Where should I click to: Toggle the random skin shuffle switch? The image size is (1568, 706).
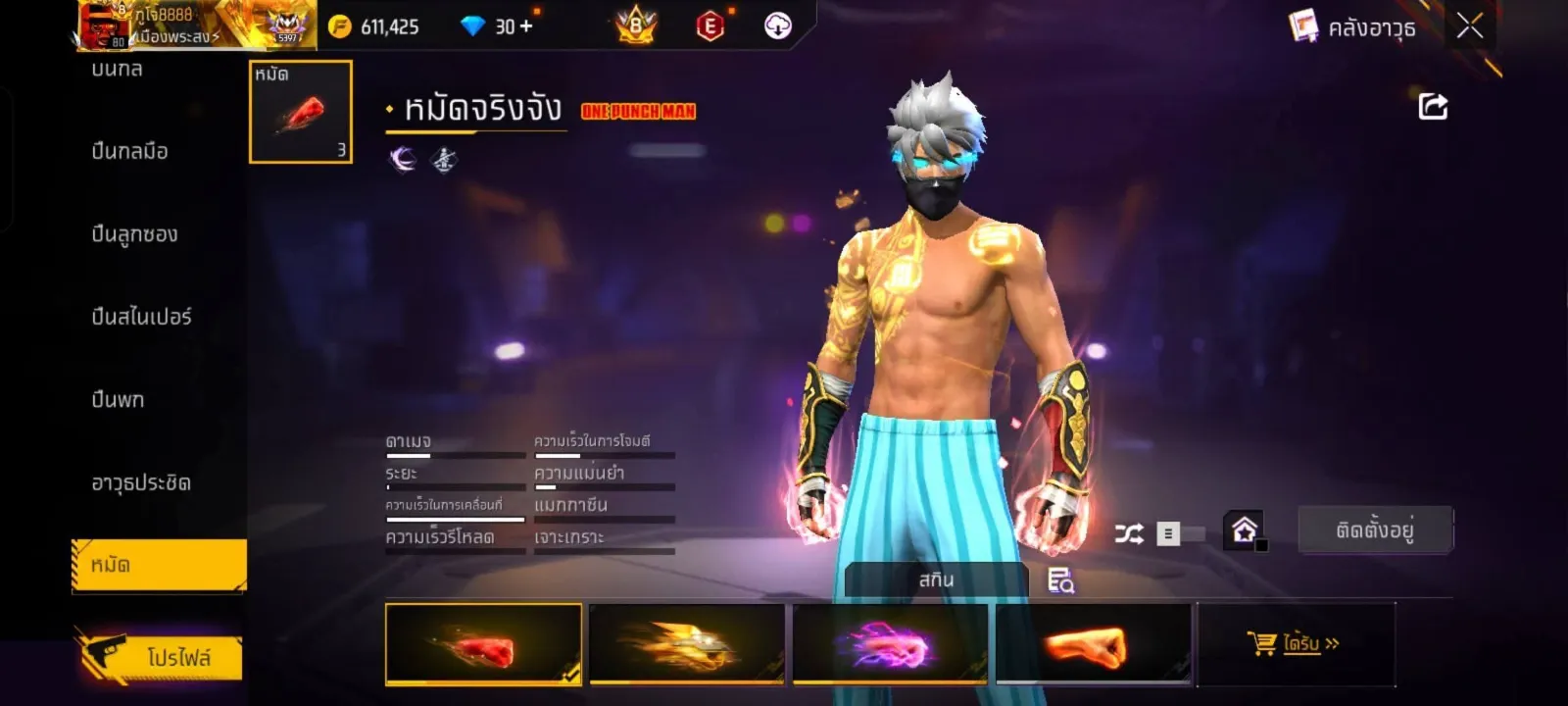pos(1166,533)
